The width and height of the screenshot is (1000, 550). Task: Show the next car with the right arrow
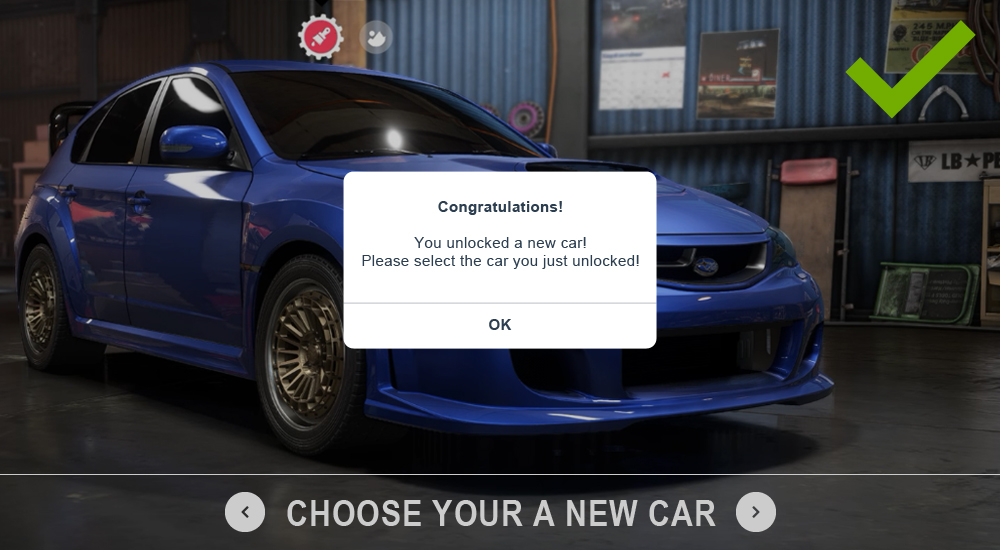click(x=756, y=513)
